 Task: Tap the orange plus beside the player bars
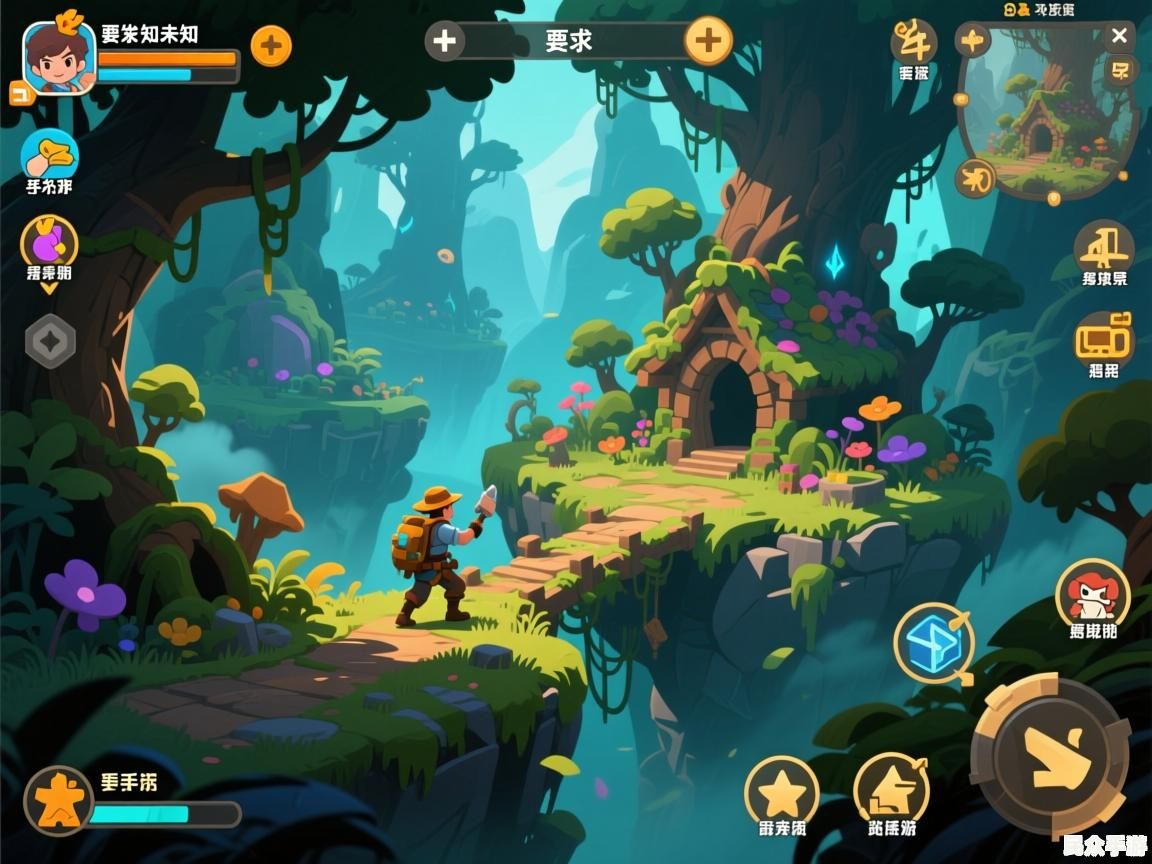click(271, 45)
